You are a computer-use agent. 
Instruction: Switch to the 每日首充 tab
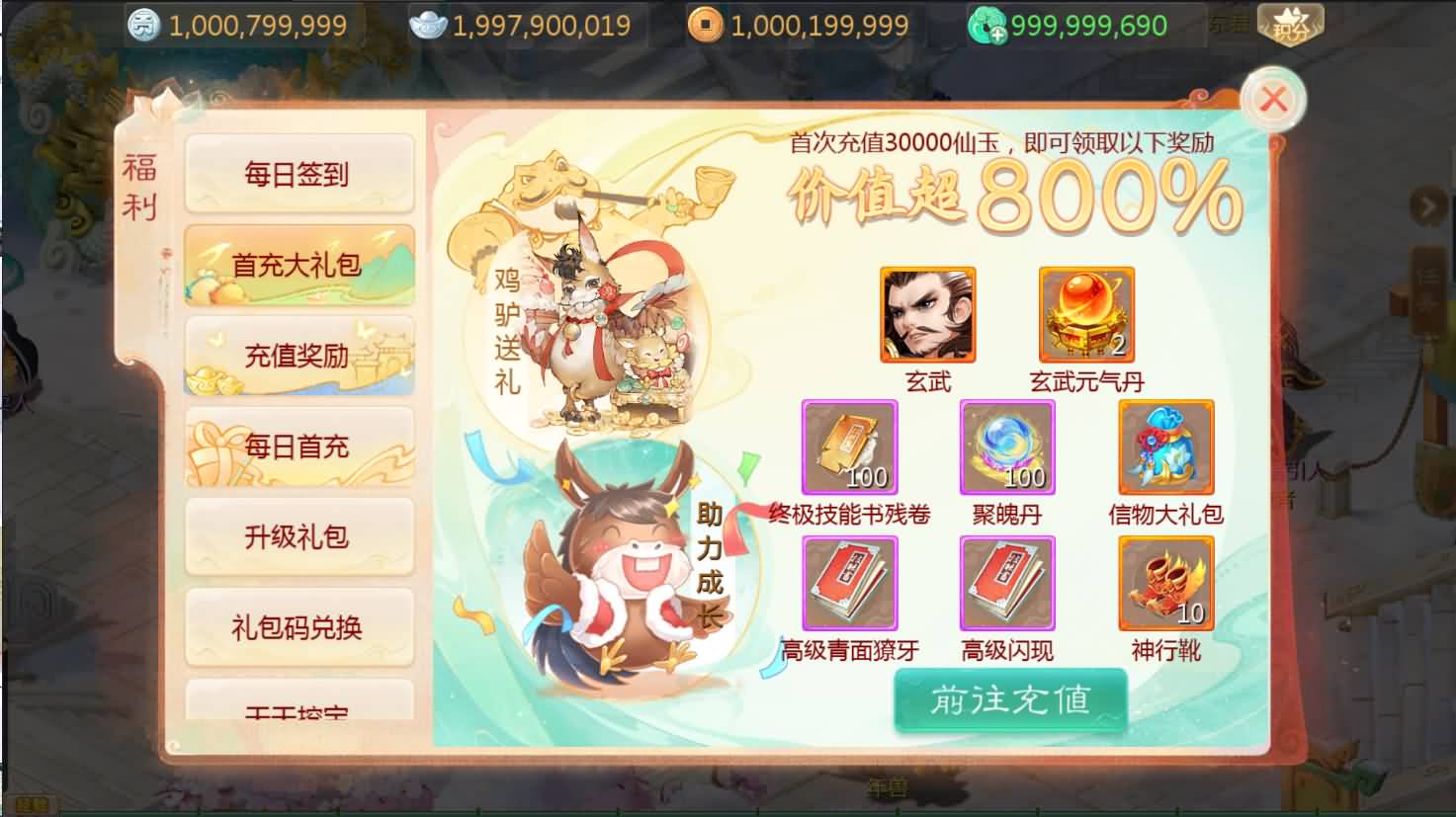tap(299, 445)
